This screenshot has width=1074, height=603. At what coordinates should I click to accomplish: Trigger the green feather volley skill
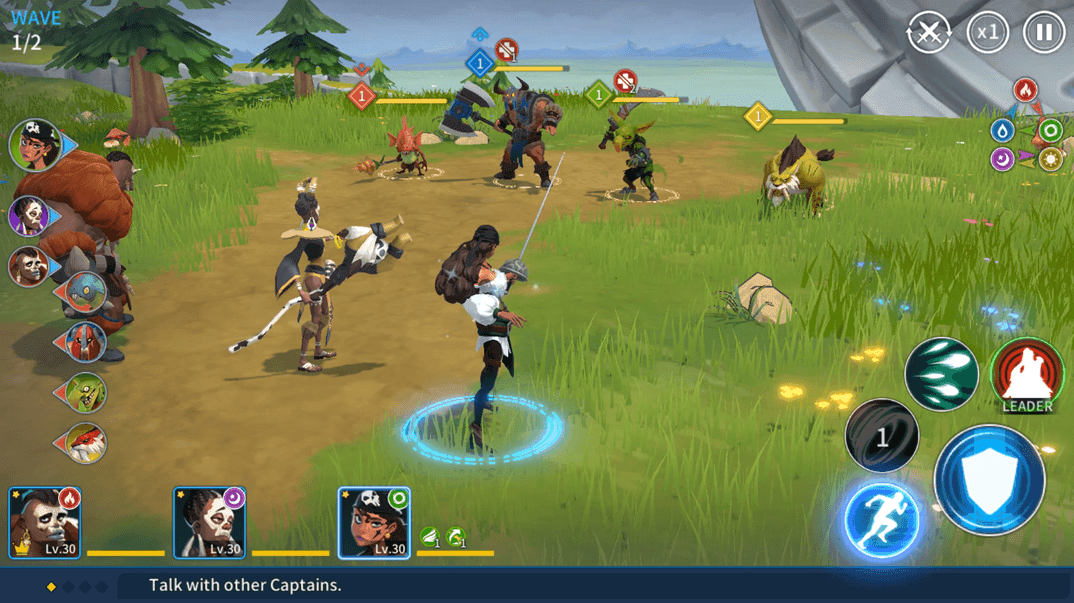[x=941, y=374]
